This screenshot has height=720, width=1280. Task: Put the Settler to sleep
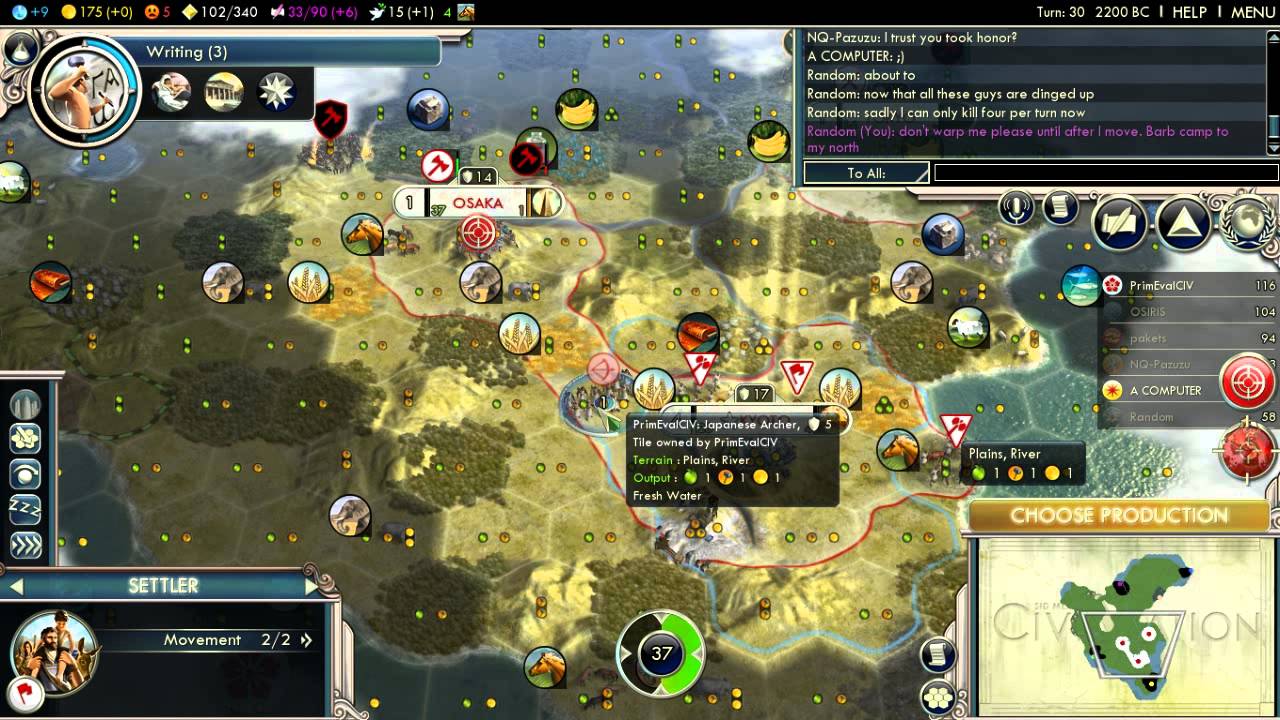[26, 508]
